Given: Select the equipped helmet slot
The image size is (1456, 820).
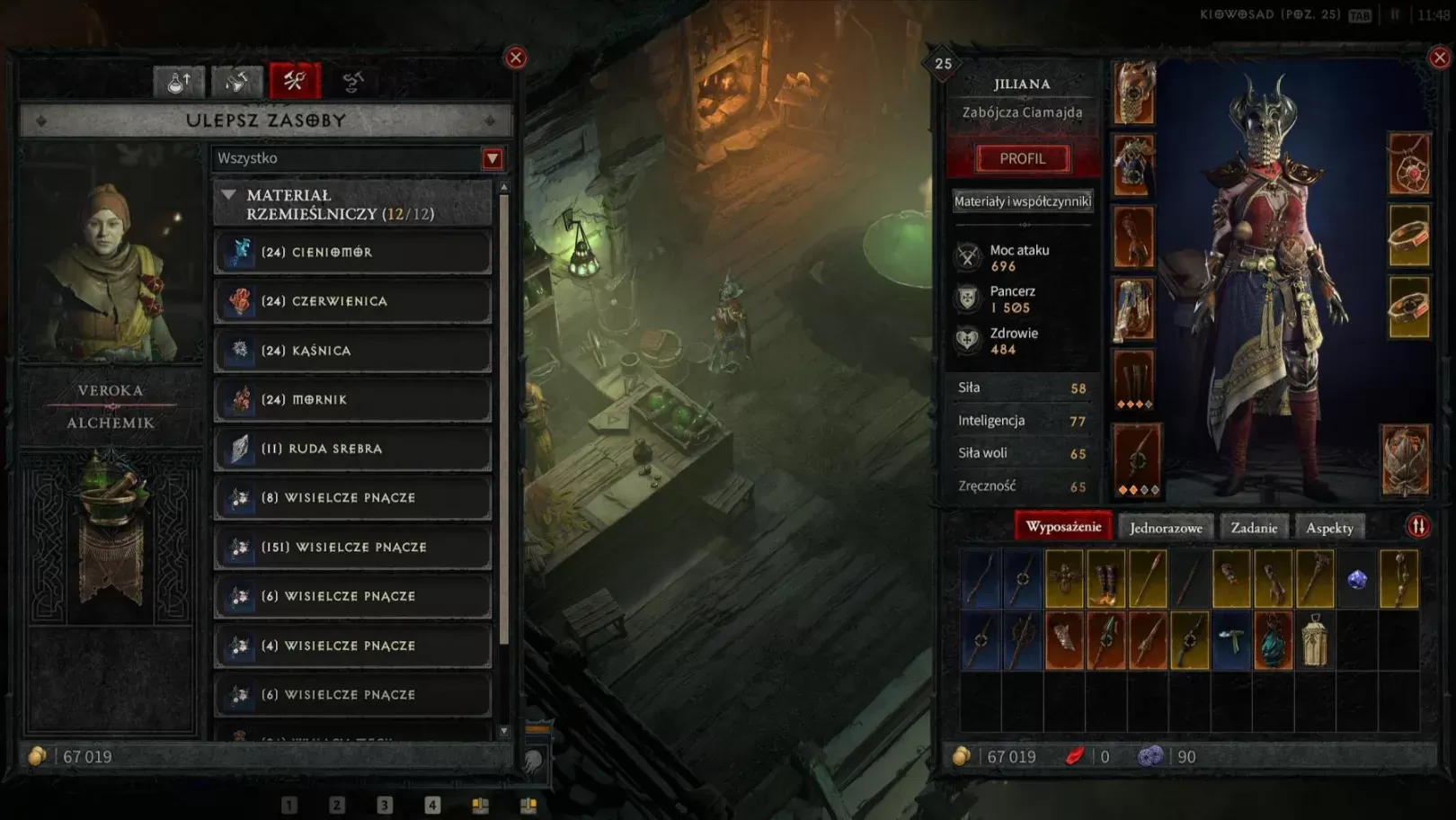Looking at the screenshot, I should coord(1133,93).
